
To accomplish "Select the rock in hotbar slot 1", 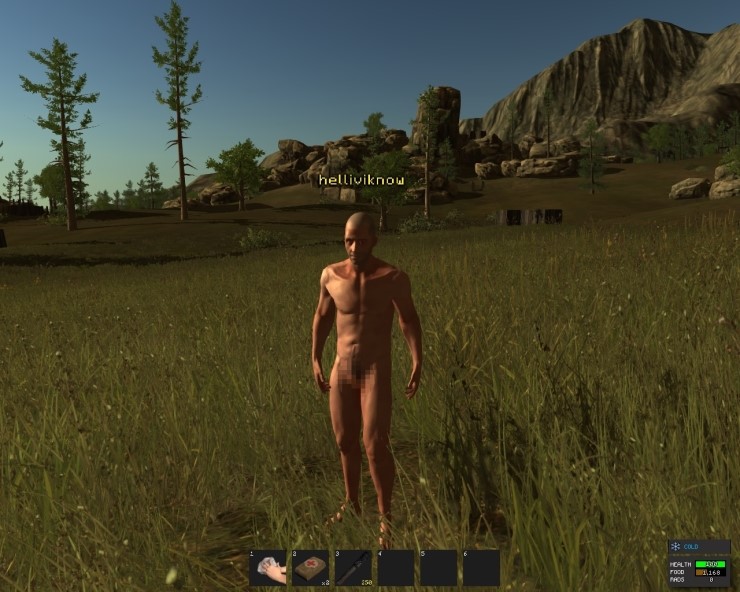I will coord(268,567).
